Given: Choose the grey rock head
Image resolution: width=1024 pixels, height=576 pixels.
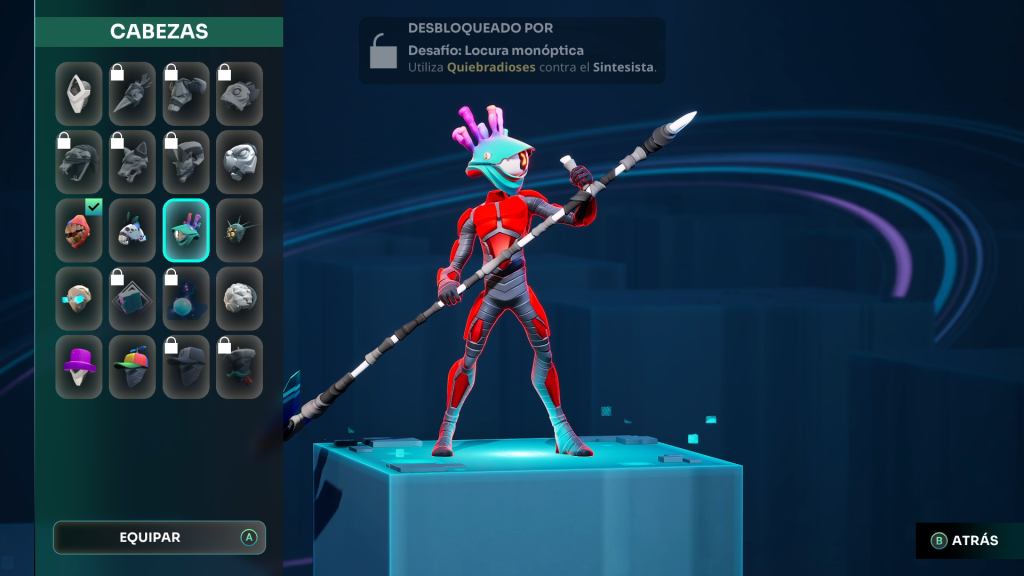Looking at the screenshot, I should tap(239, 298).
